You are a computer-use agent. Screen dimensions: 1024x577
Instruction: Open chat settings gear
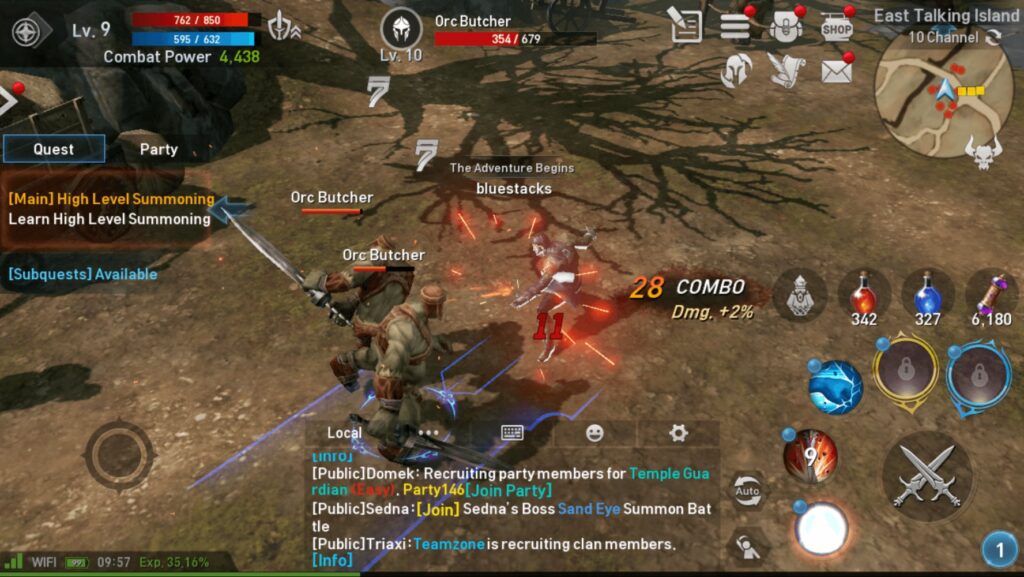pyautogui.click(x=678, y=433)
